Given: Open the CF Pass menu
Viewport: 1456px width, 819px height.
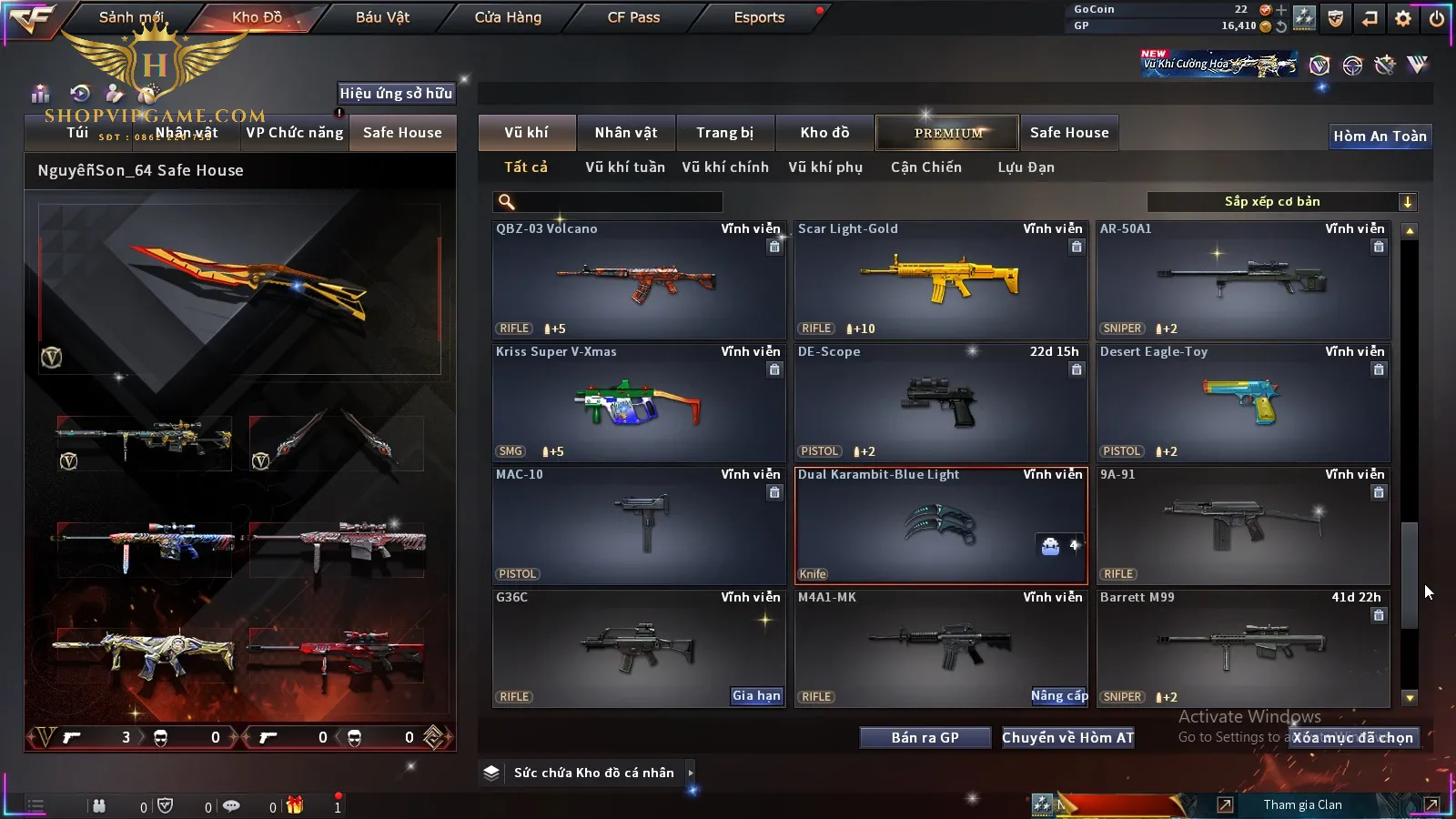Looking at the screenshot, I should (633, 17).
